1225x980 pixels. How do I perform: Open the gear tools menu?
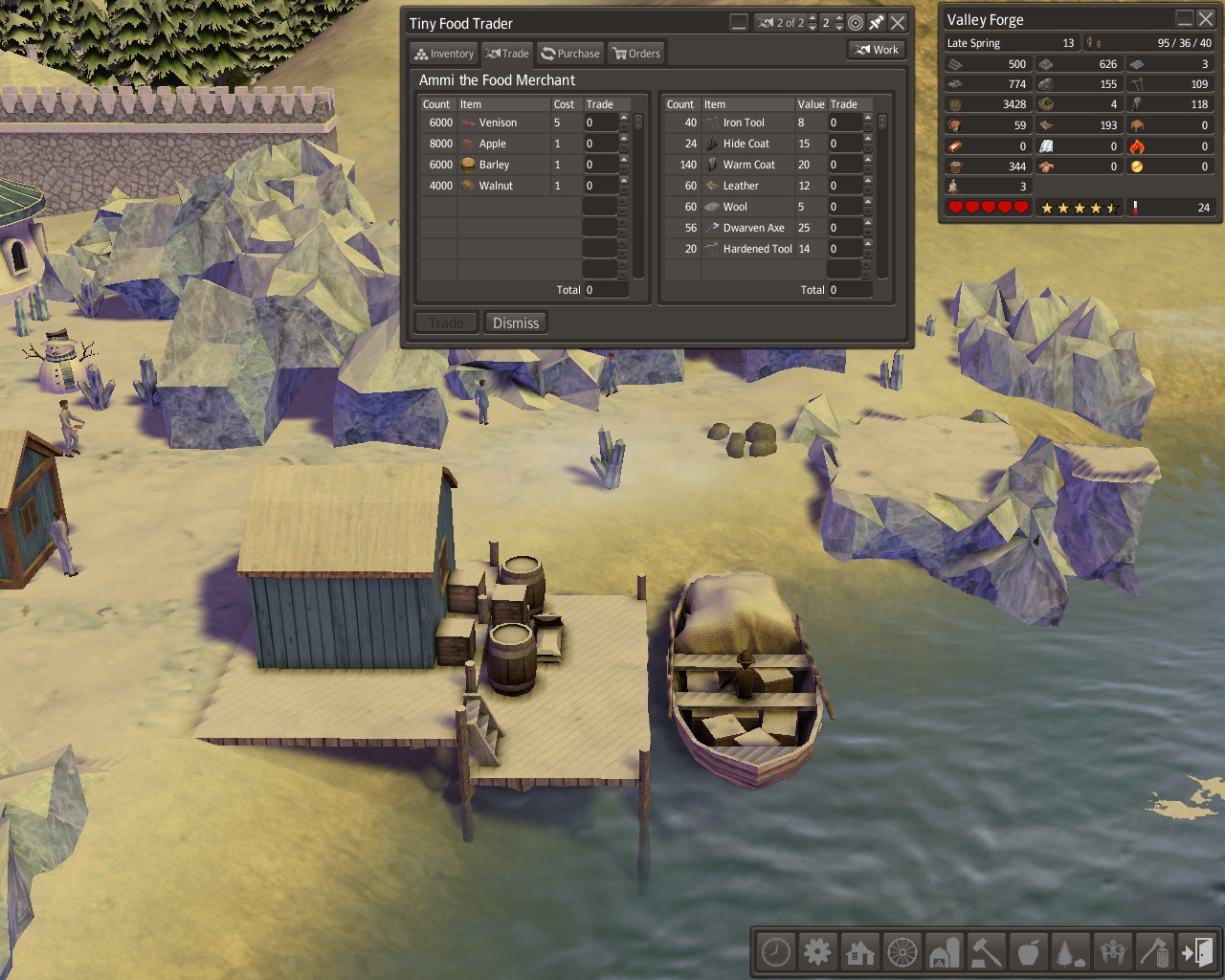(817, 952)
